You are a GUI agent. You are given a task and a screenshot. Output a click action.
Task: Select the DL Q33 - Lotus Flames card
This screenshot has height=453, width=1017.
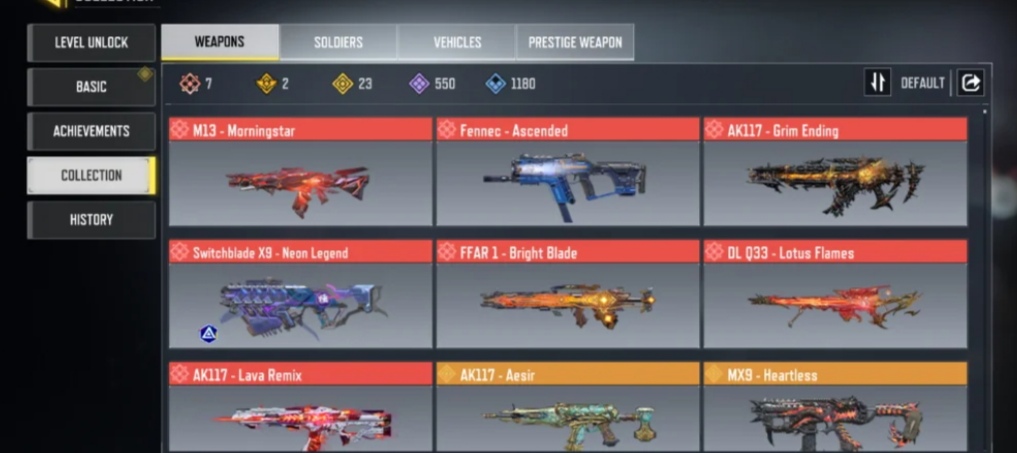pos(835,295)
